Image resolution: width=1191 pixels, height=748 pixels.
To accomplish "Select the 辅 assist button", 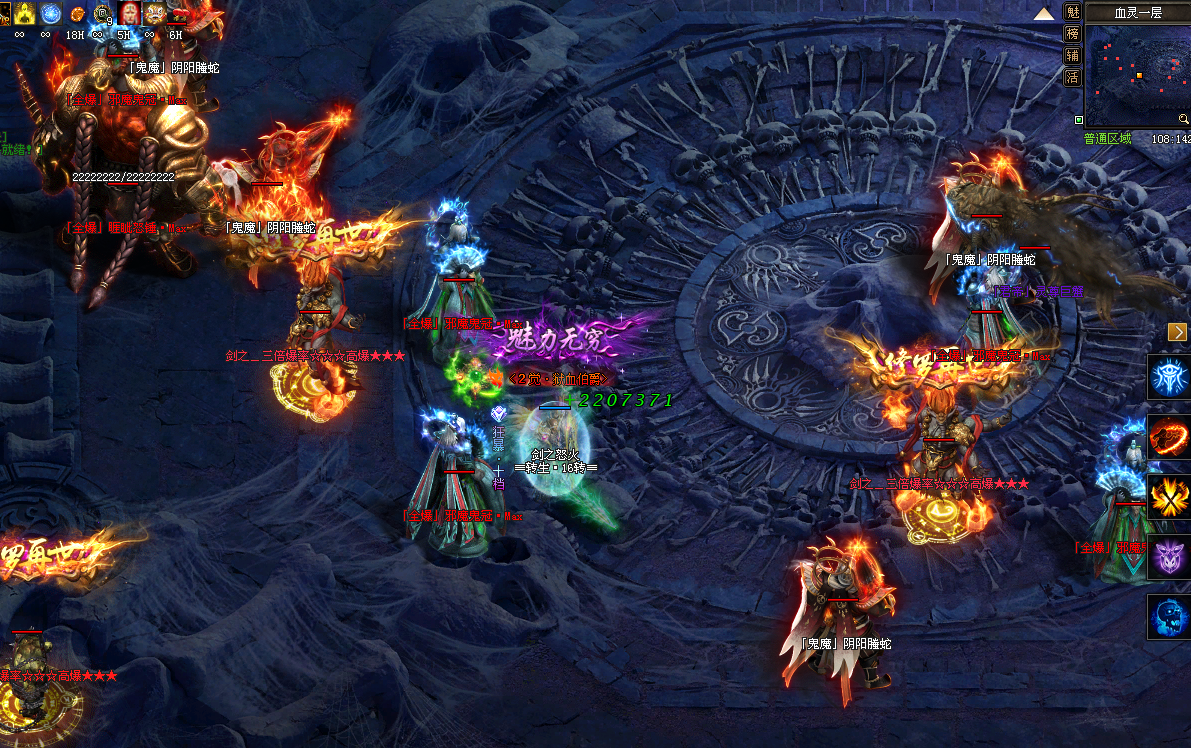I will click(1072, 55).
